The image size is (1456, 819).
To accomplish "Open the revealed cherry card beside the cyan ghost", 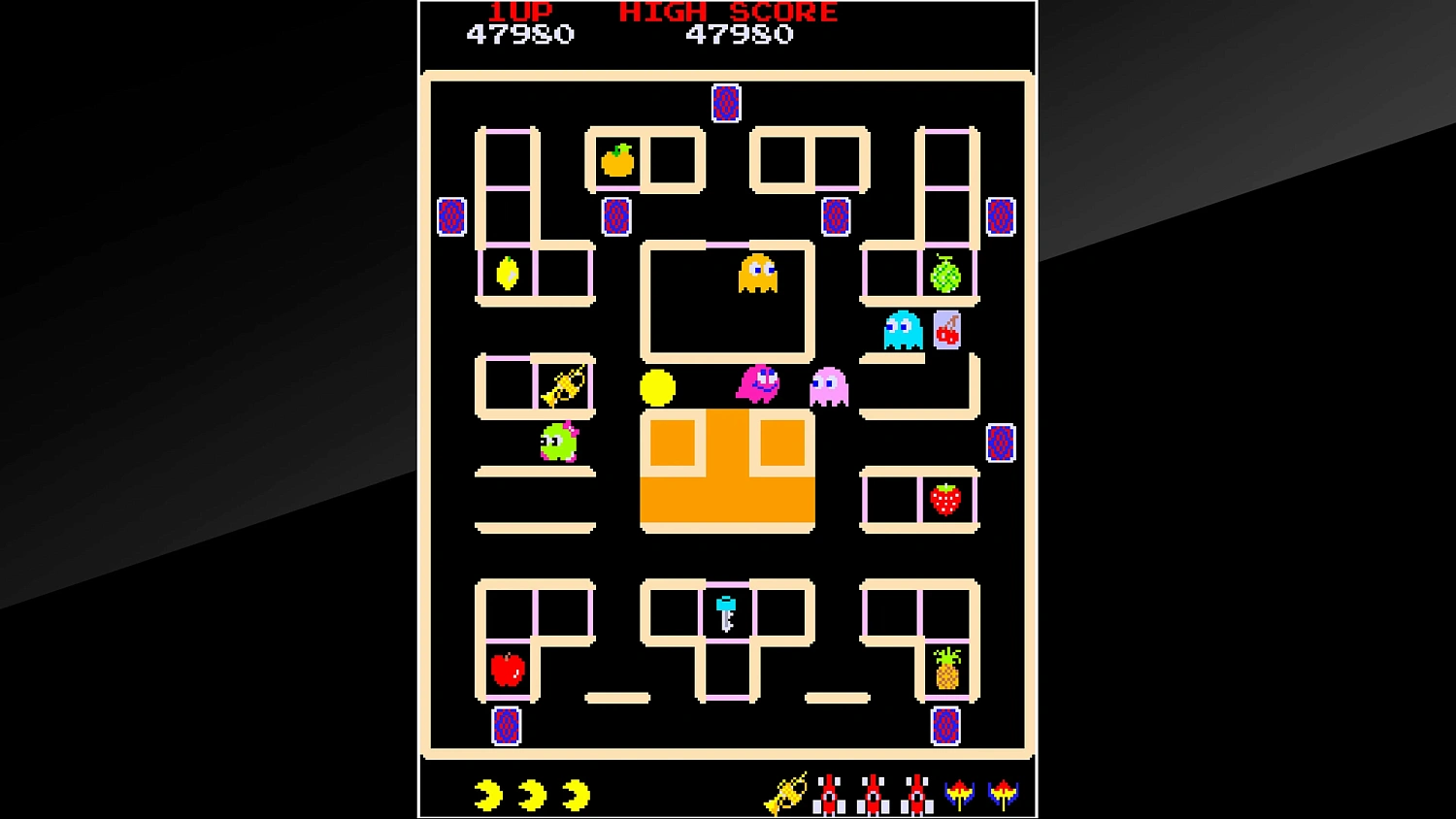I will [945, 331].
